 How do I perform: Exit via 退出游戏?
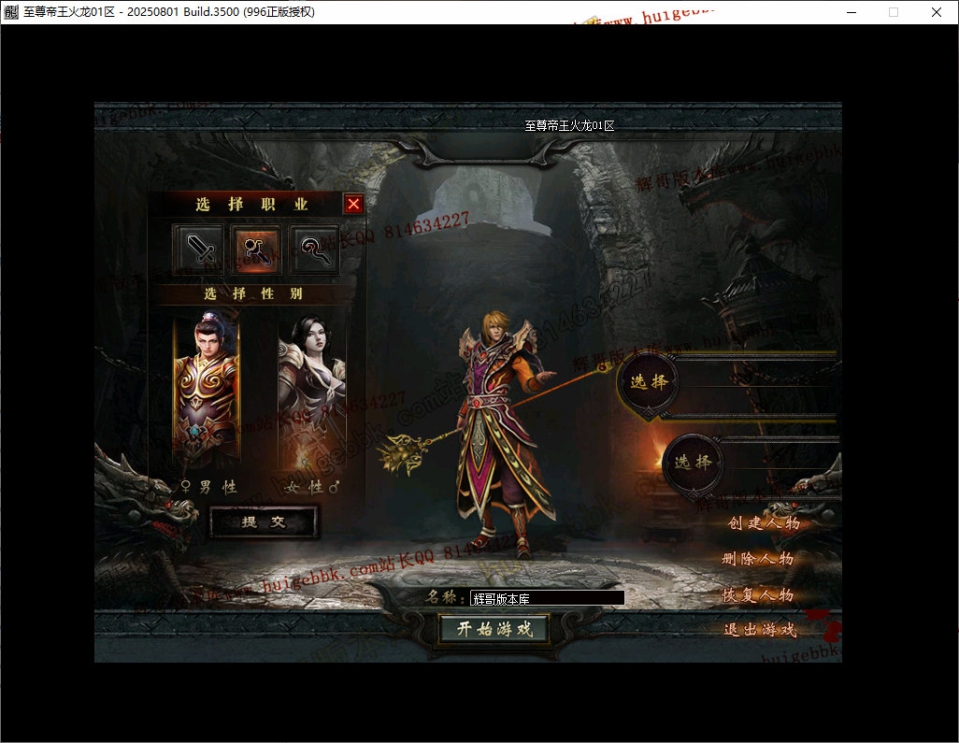click(760, 630)
